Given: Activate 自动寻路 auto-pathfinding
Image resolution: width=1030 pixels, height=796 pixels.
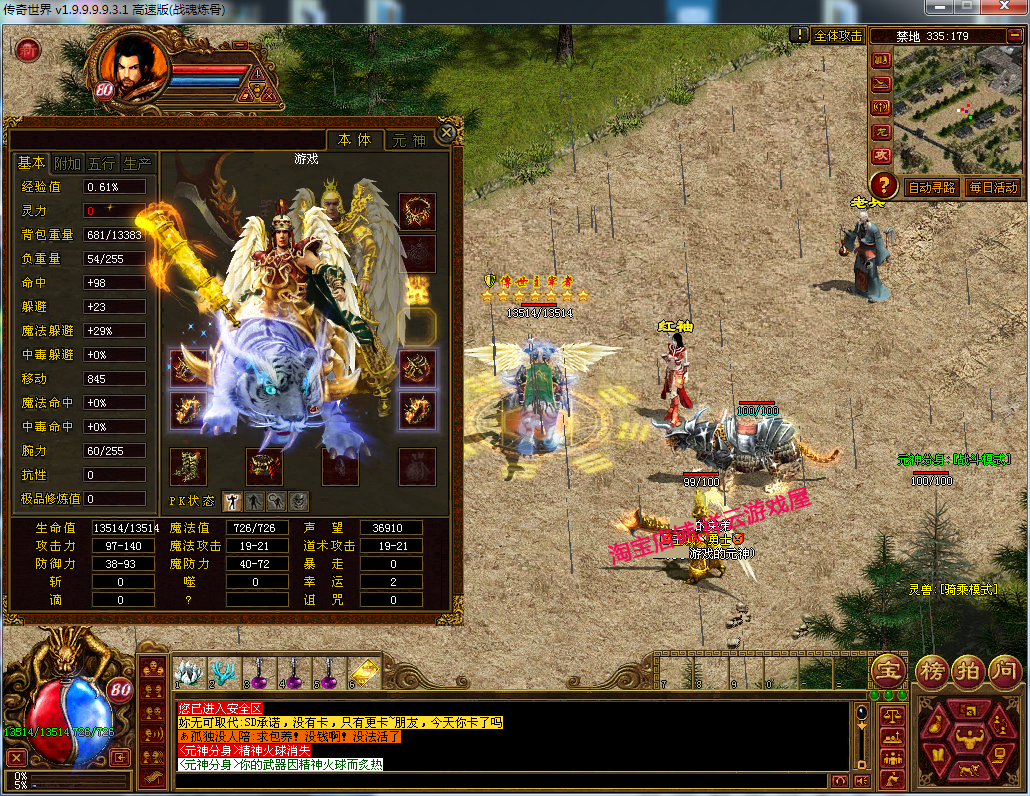Looking at the screenshot, I should pos(930,186).
